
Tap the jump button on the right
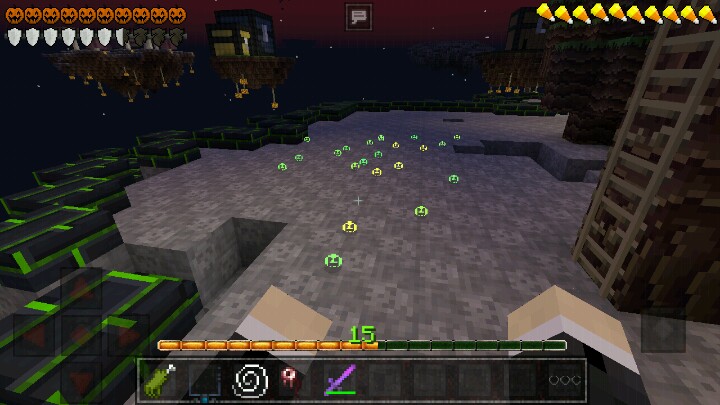click(663, 330)
